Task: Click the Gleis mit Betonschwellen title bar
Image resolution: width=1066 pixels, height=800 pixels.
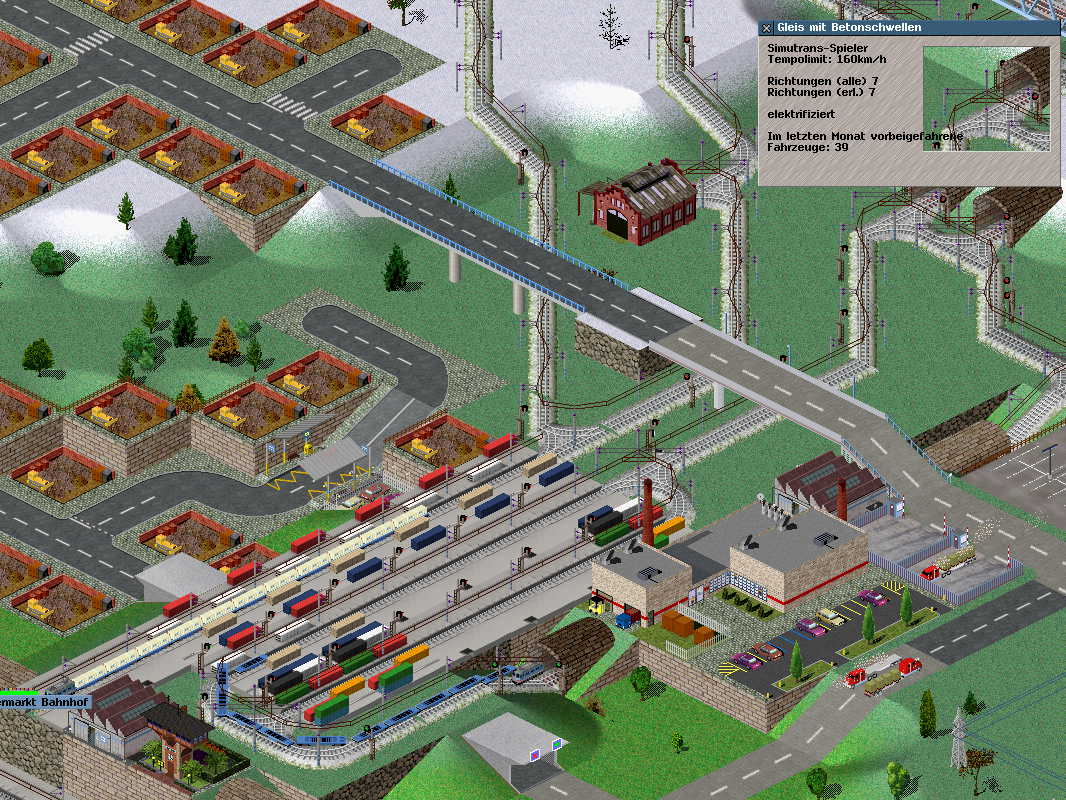Action: click(x=910, y=28)
